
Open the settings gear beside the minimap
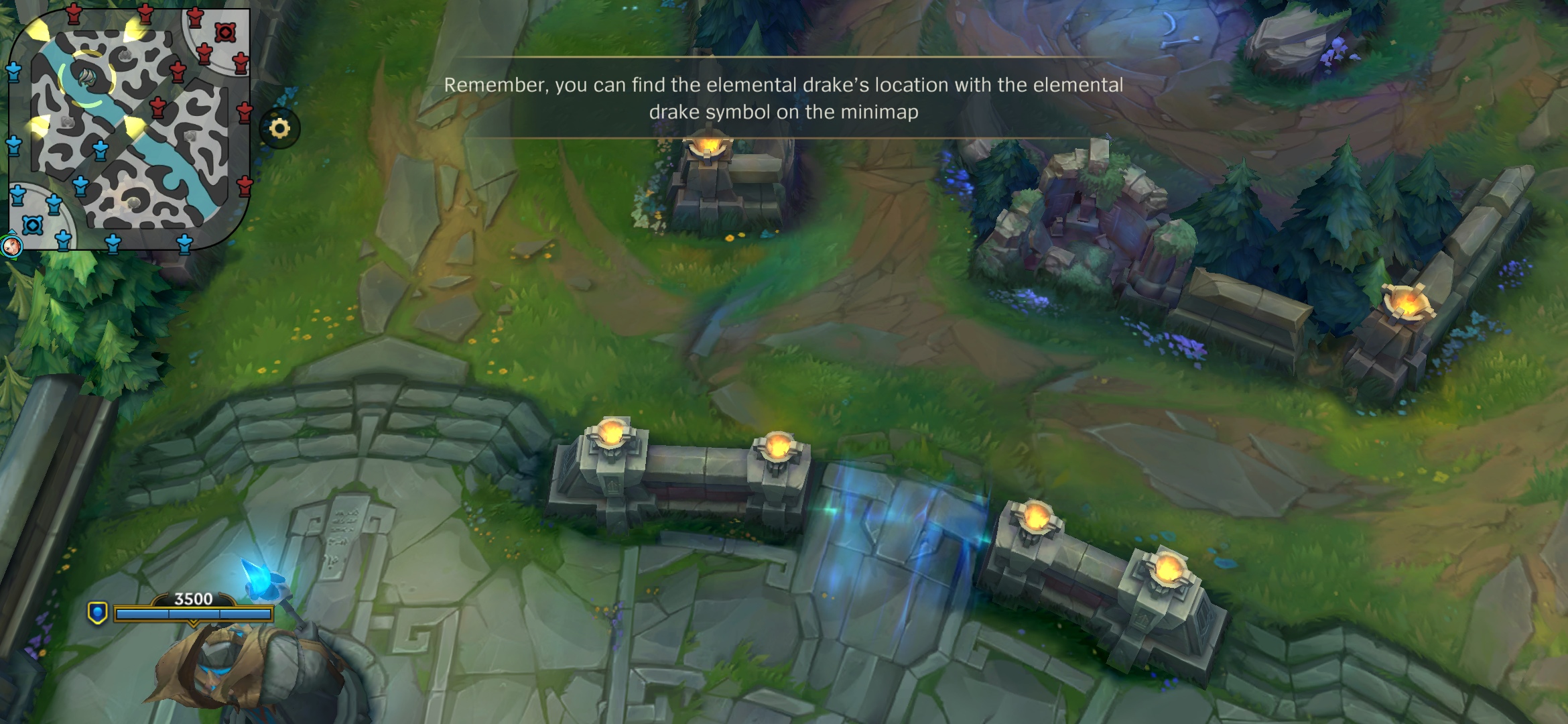coord(279,128)
